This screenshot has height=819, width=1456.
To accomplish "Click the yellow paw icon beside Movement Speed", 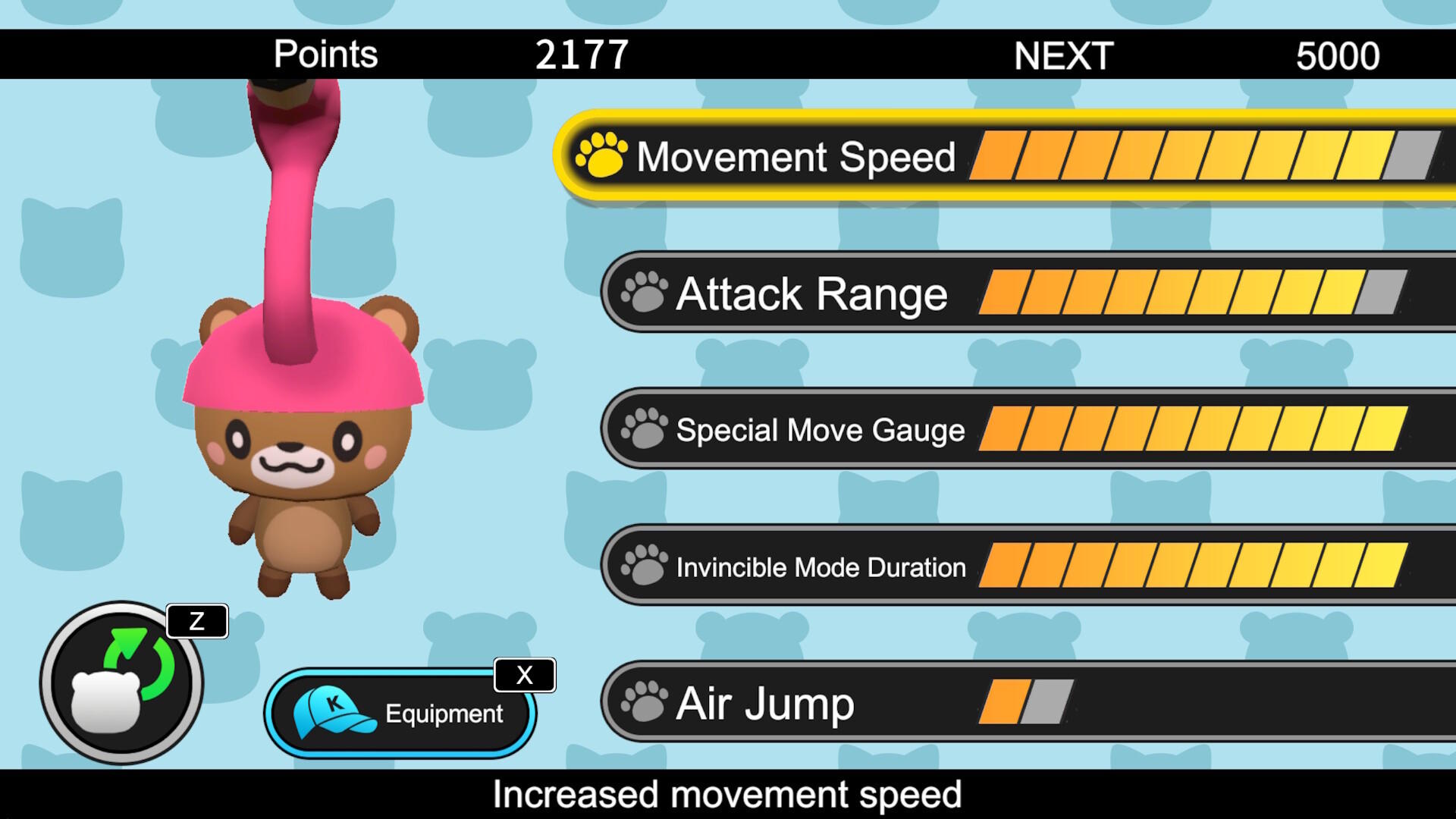I will click(601, 157).
